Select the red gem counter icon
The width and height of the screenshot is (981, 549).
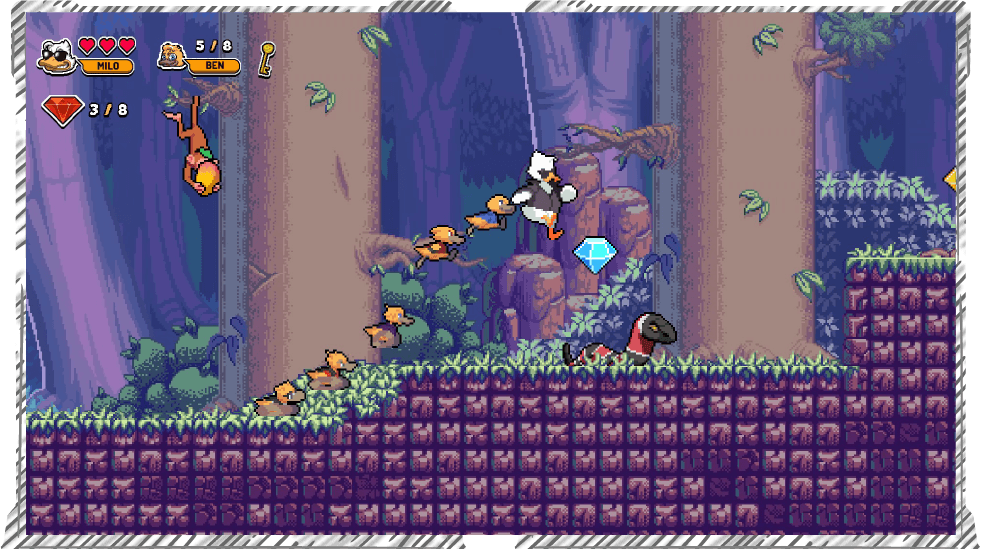pyautogui.click(x=62, y=110)
